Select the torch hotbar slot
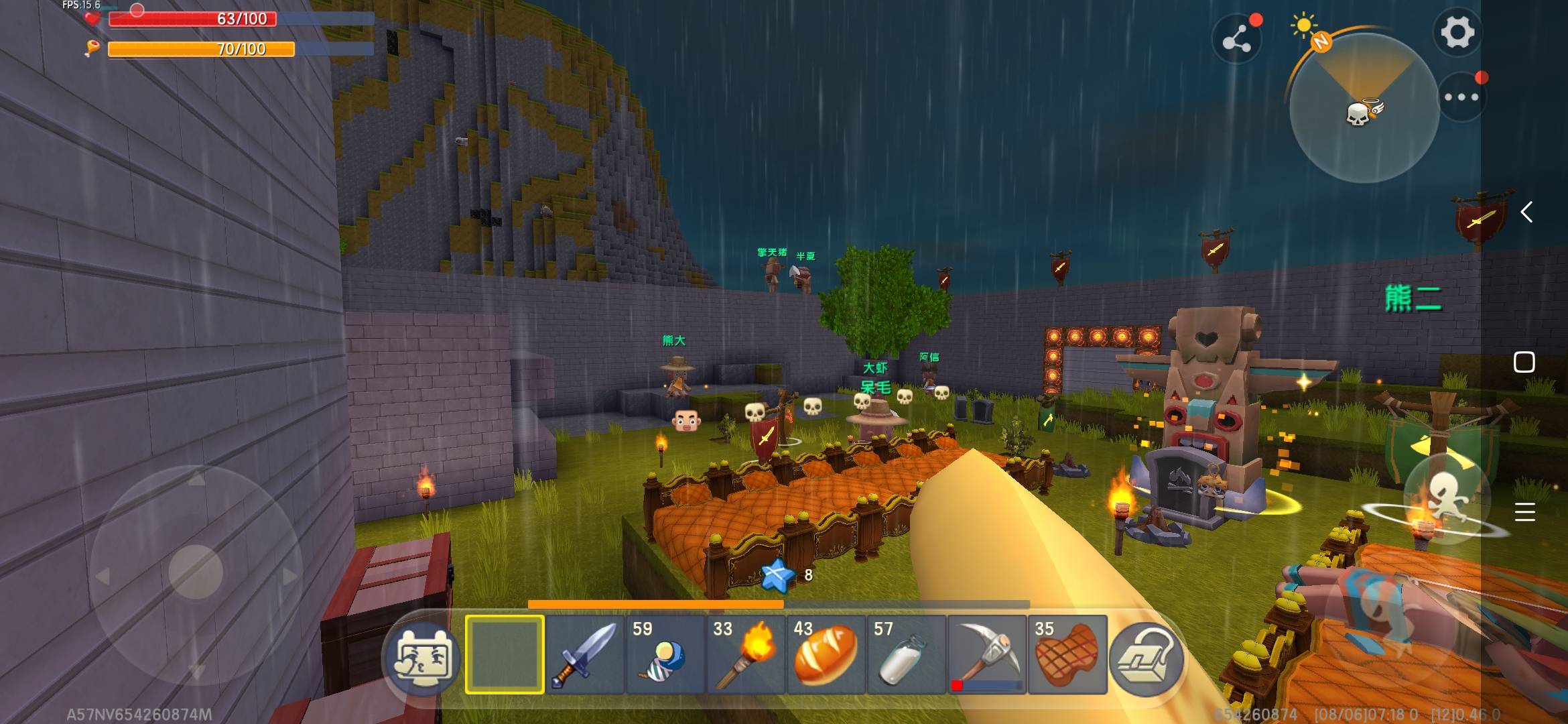 744,654
